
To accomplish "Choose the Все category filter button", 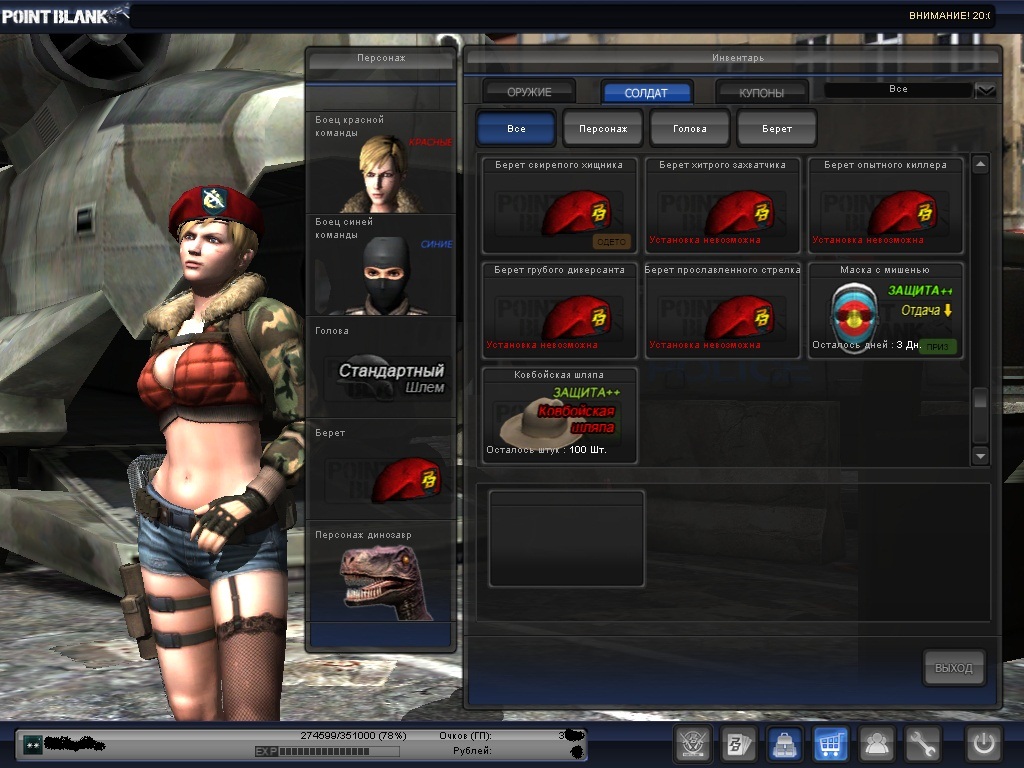I will (x=516, y=129).
